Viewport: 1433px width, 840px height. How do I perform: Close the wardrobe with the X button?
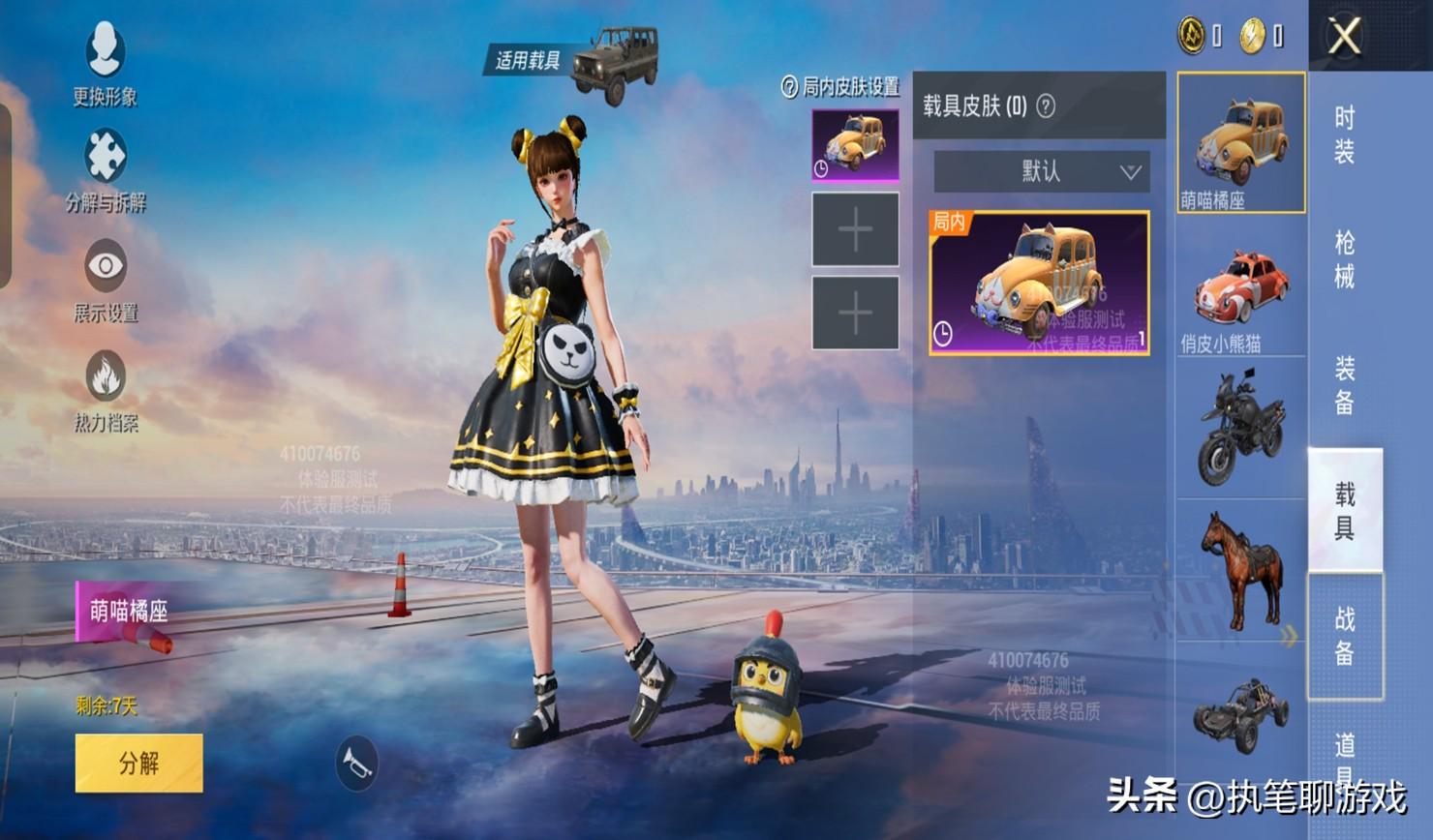pyautogui.click(x=1345, y=37)
